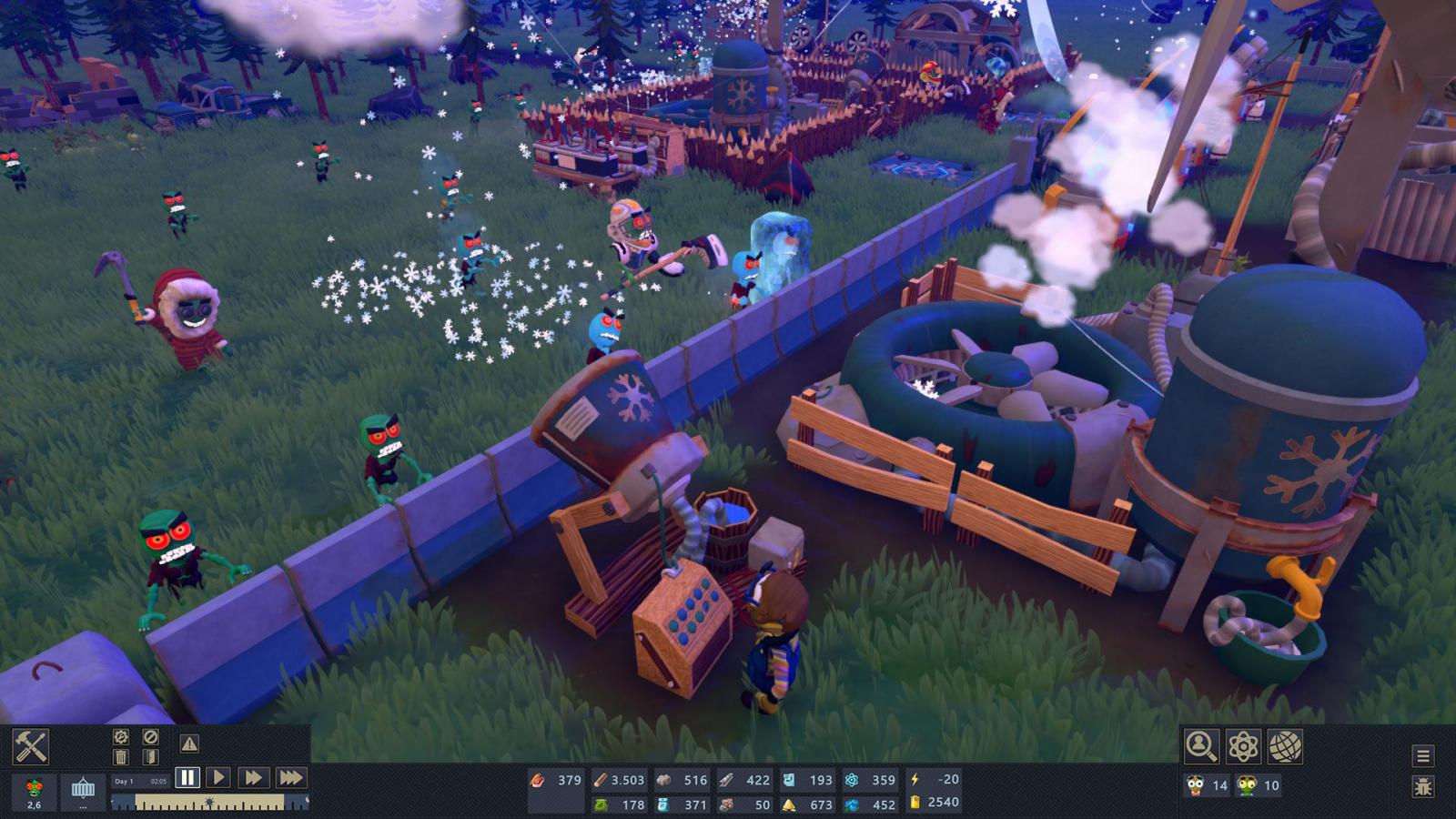The height and width of the screenshot is (819, 1456).
Task: Click the bug report button
Action: (1423, 786)
